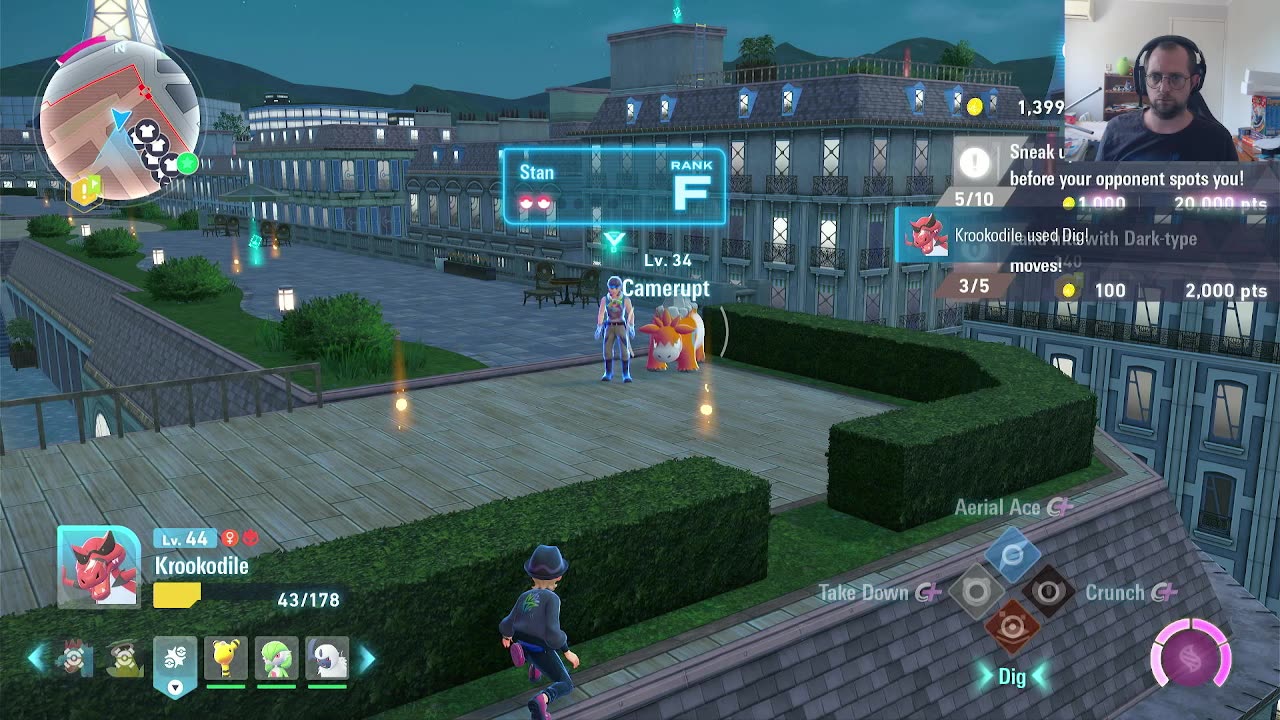The height and width of the screenshot is (720, 1280).
Task: Activate the pink Mega Evolution gauge
Action: pyautogui.click(x=1190, y=657)
